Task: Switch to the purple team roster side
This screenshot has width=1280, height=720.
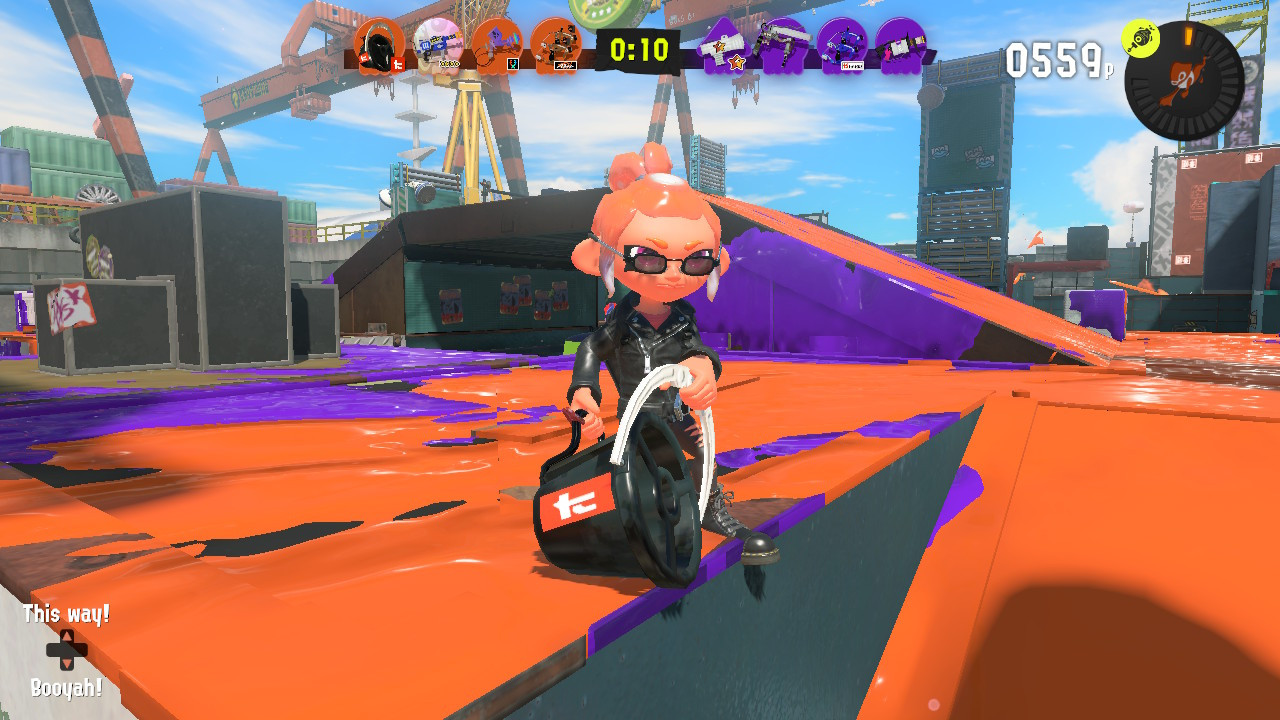Action: tap(812, 45)
